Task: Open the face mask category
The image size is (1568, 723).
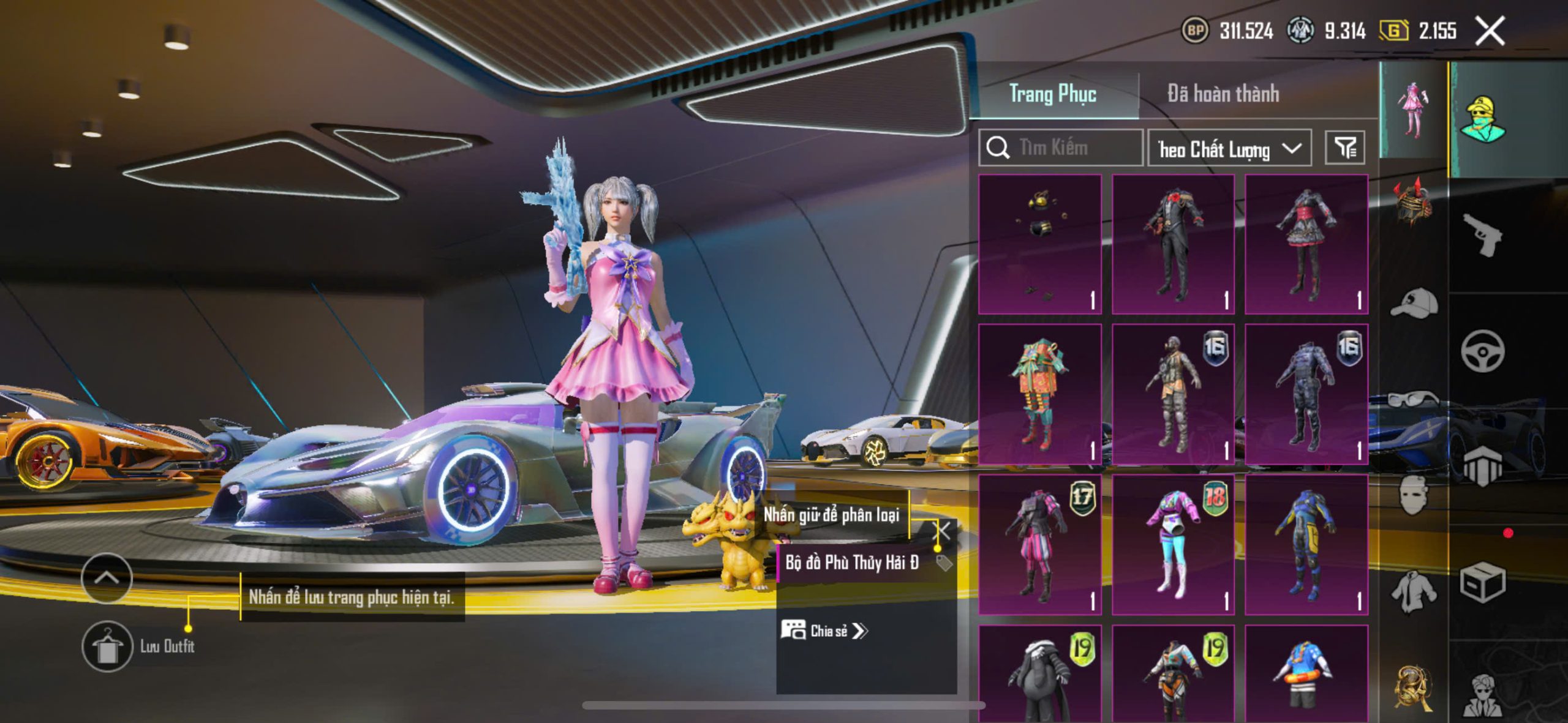Action: point(1414,495)
